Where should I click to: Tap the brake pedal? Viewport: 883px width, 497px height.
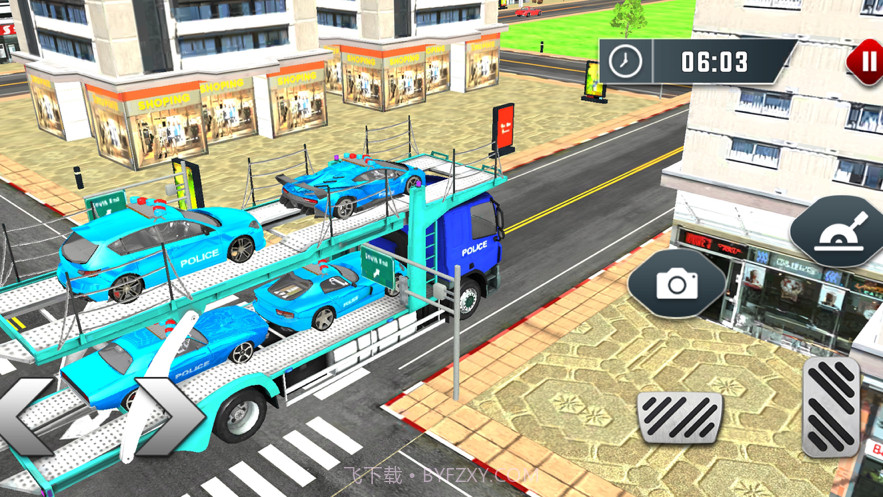[x=680, y=418]
